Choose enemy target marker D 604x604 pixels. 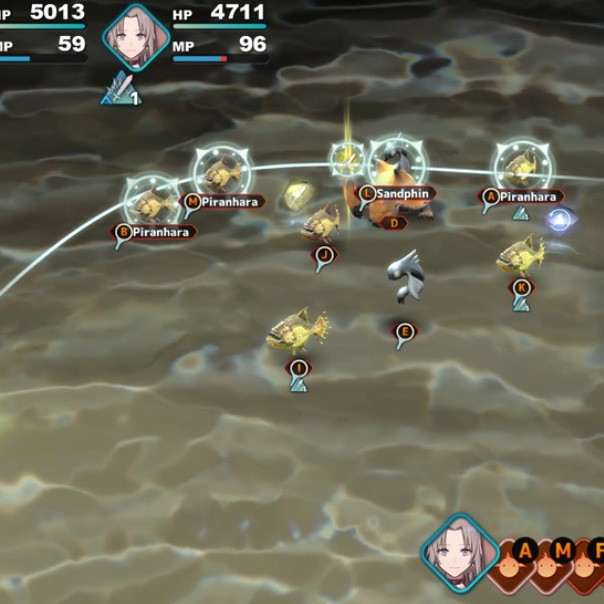click(395, 223)
